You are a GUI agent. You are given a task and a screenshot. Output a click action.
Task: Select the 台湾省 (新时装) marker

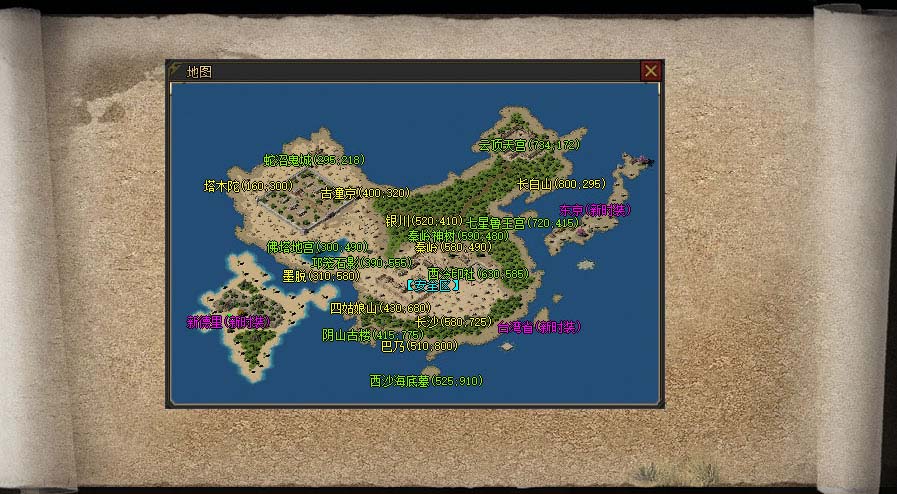tap(539, 327)
